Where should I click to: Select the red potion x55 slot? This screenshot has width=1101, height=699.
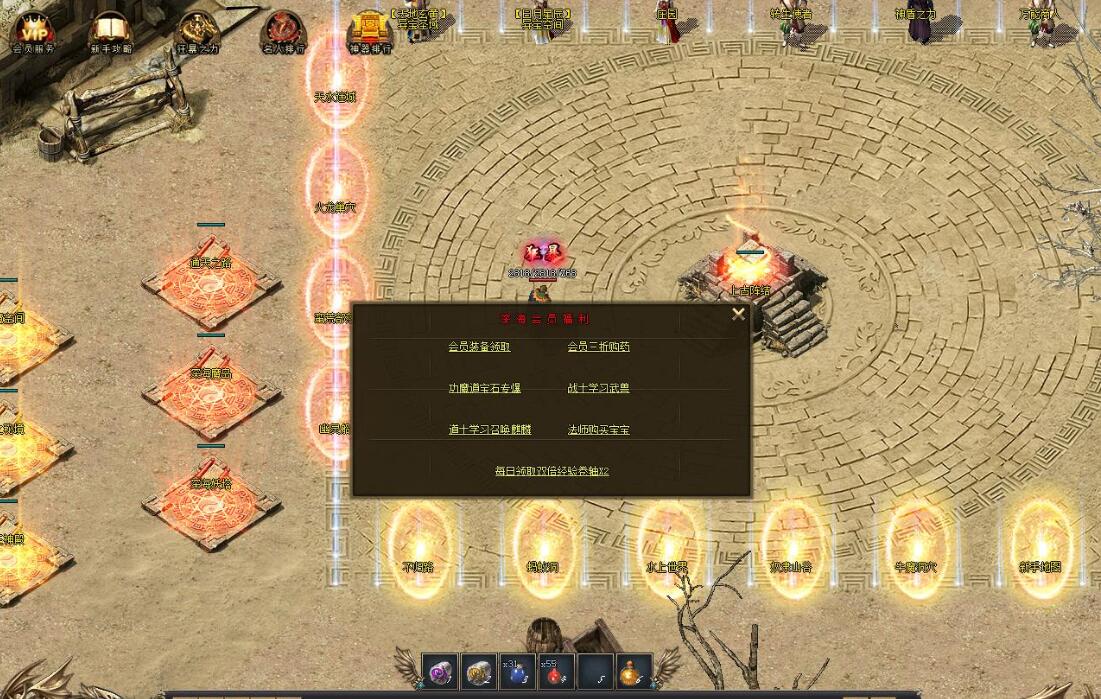(557, 671)
